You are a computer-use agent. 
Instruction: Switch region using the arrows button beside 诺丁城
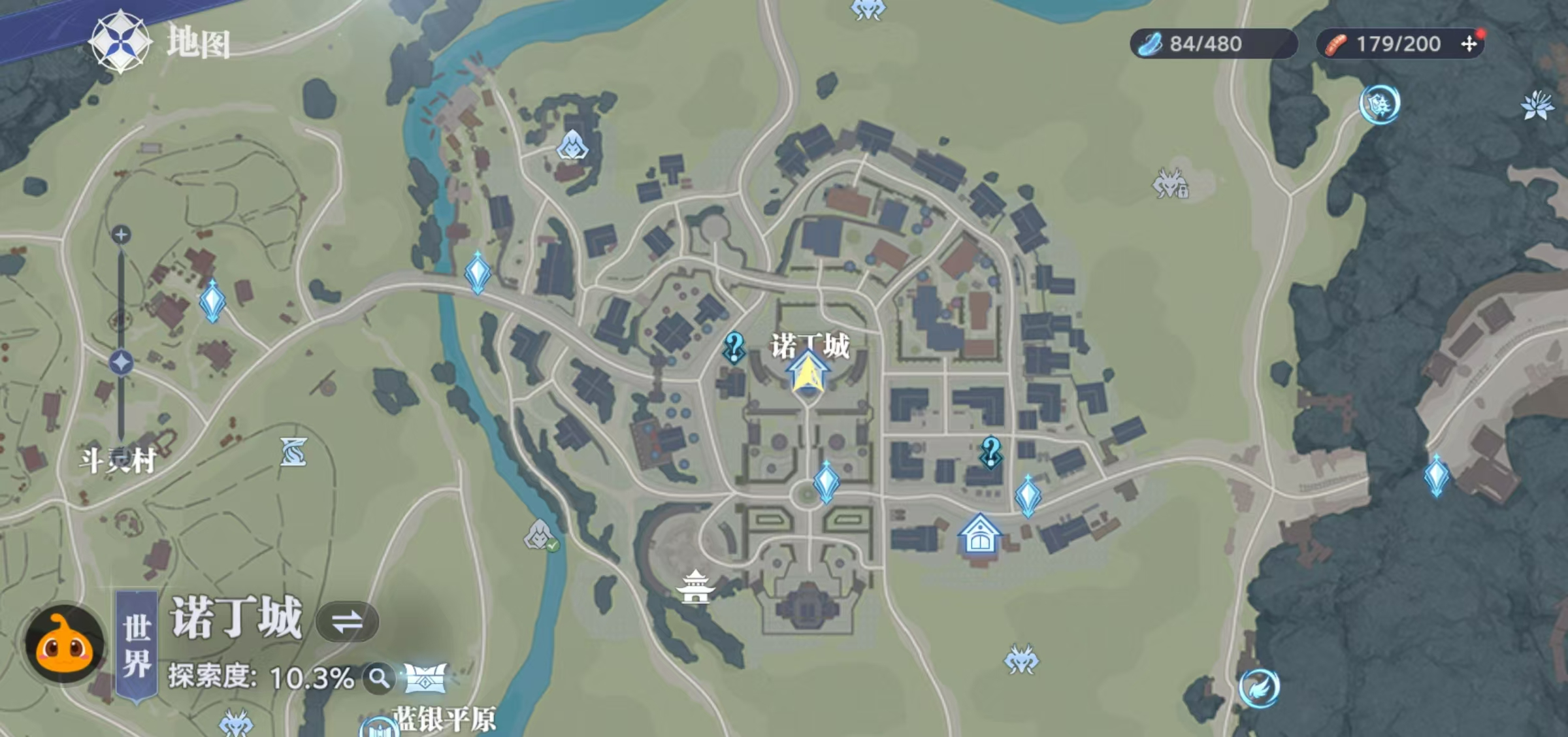click(x=347, y=621)
